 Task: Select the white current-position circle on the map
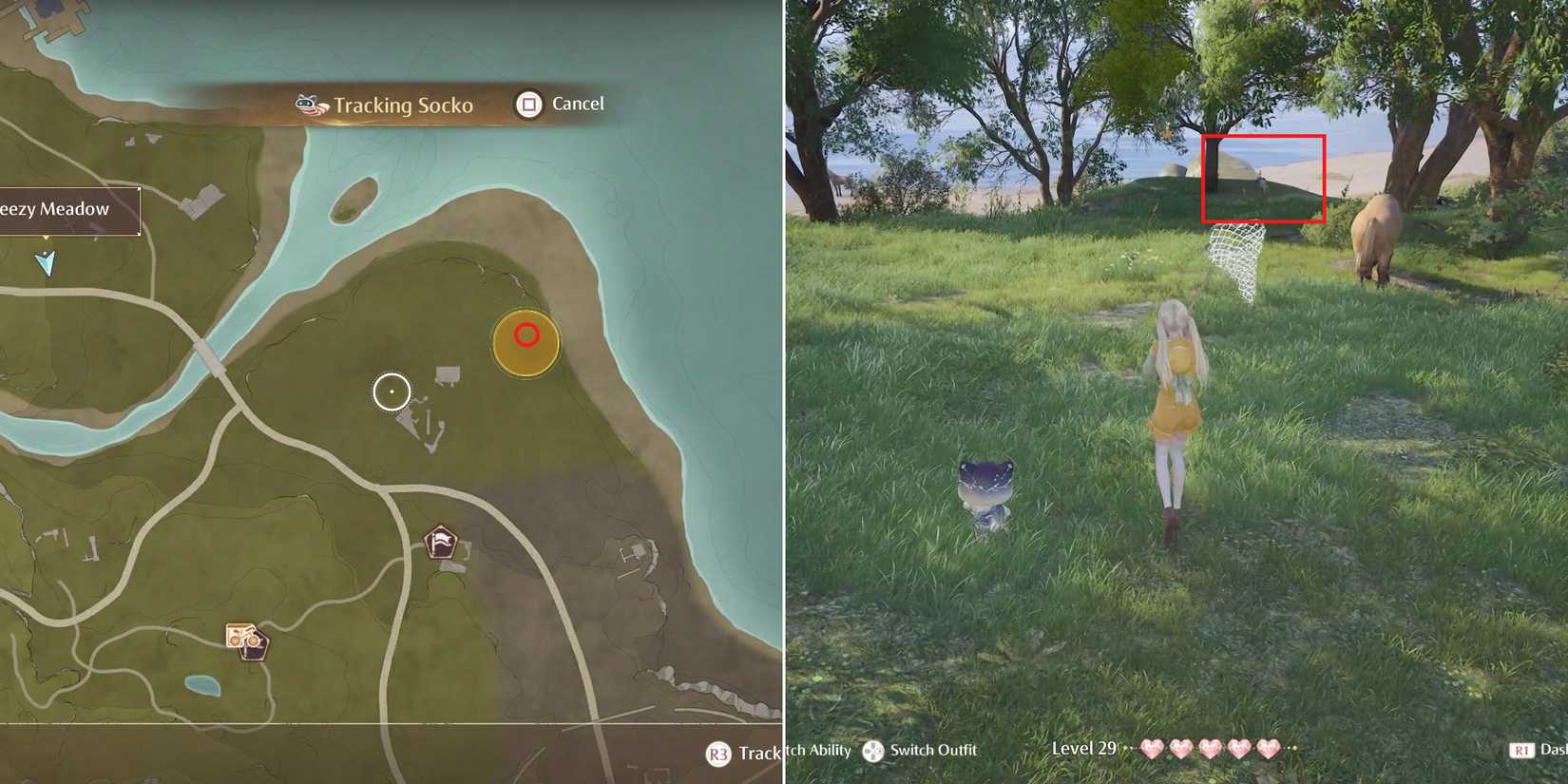(390, 390)
